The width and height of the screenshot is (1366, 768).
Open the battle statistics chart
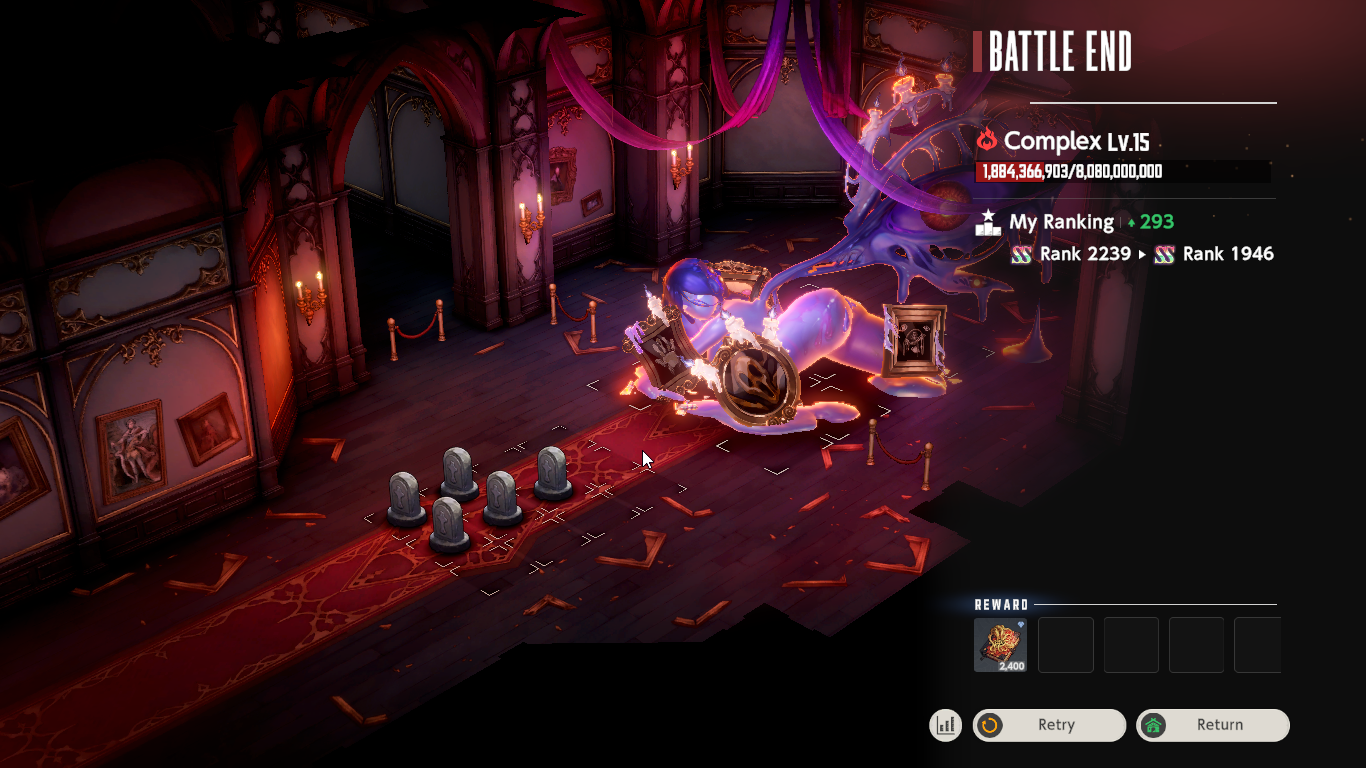(x=945, y=725)
